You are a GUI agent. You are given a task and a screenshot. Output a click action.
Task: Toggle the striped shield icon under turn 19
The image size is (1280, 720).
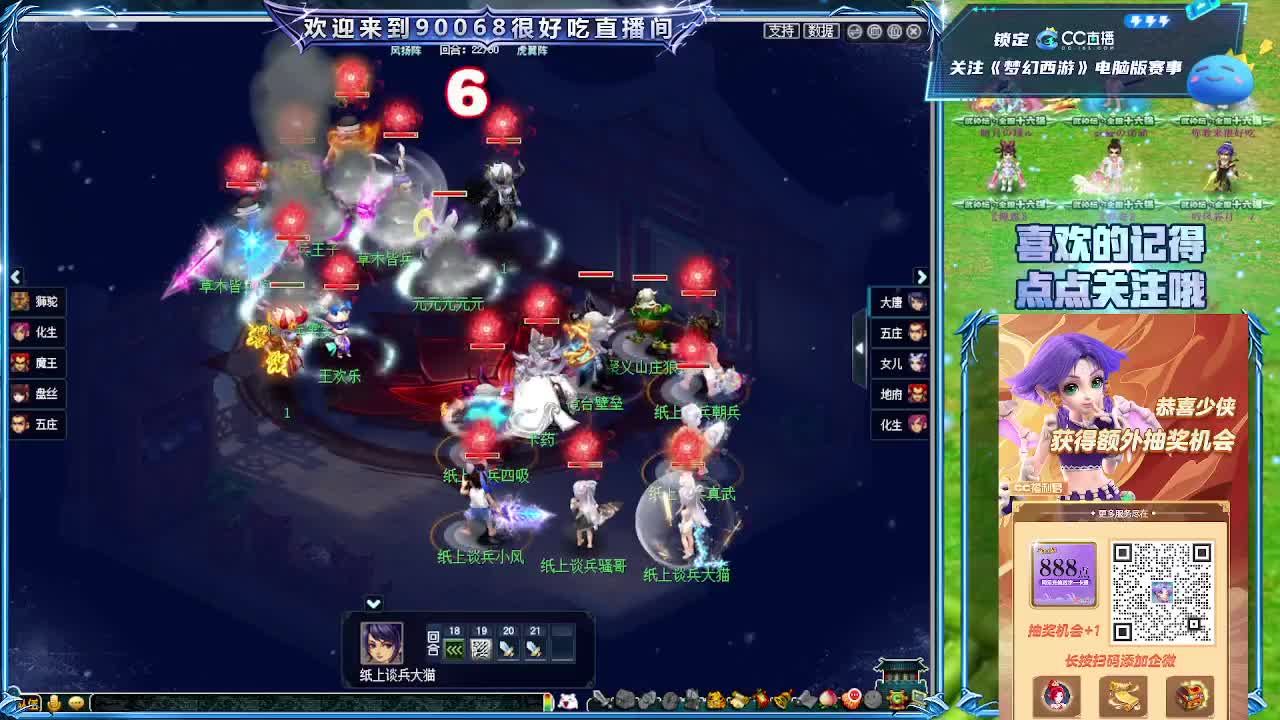pyautogui.click(x=481, y=648)
